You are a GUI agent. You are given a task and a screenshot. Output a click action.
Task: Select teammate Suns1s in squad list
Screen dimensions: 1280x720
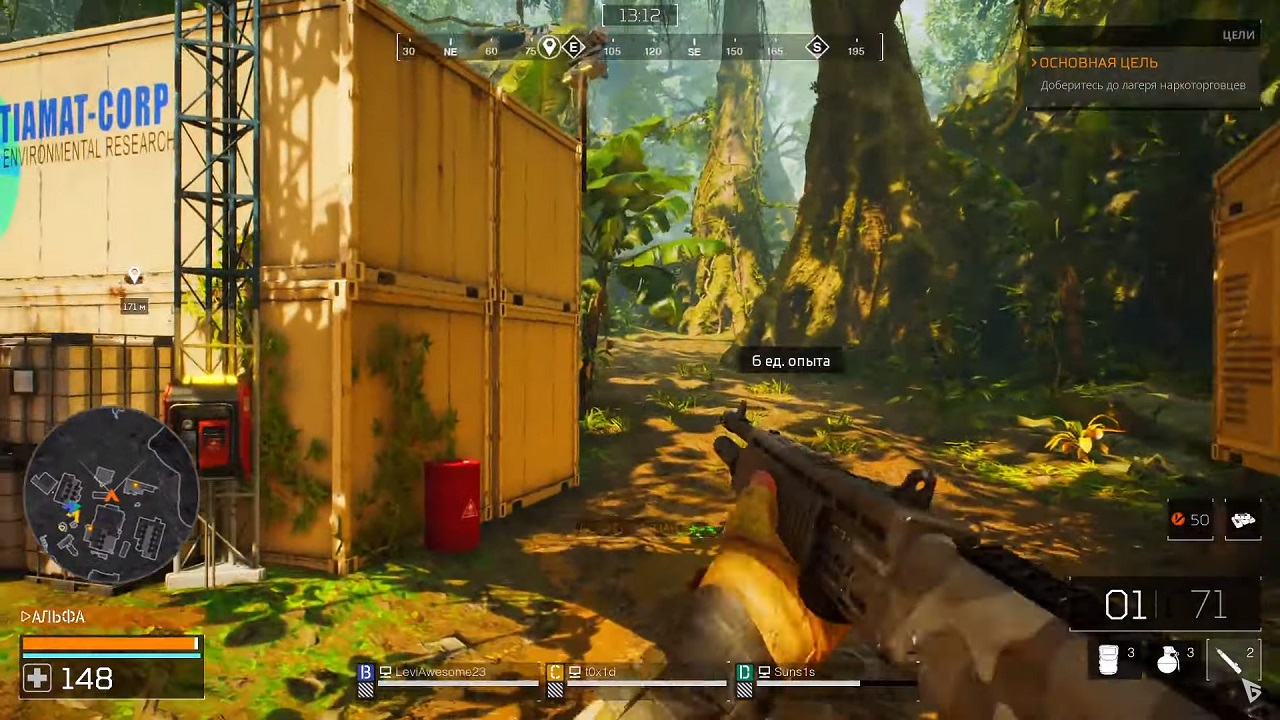click(794, 672)
